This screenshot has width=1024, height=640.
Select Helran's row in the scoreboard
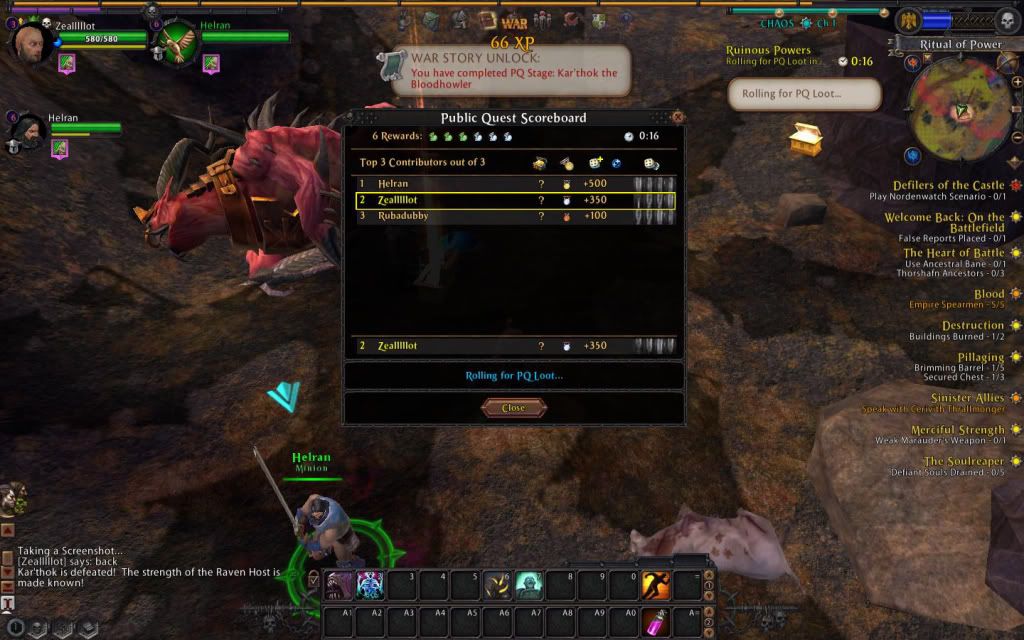click(515, 184)
